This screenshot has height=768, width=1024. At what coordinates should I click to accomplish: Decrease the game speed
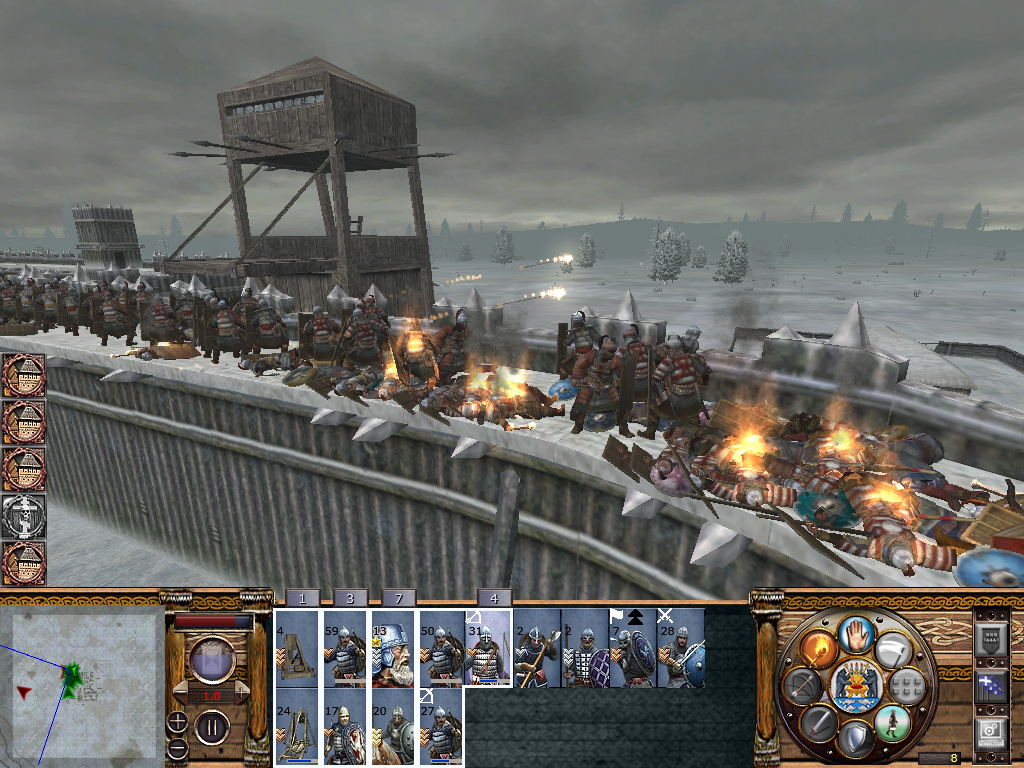coord(179,693)
